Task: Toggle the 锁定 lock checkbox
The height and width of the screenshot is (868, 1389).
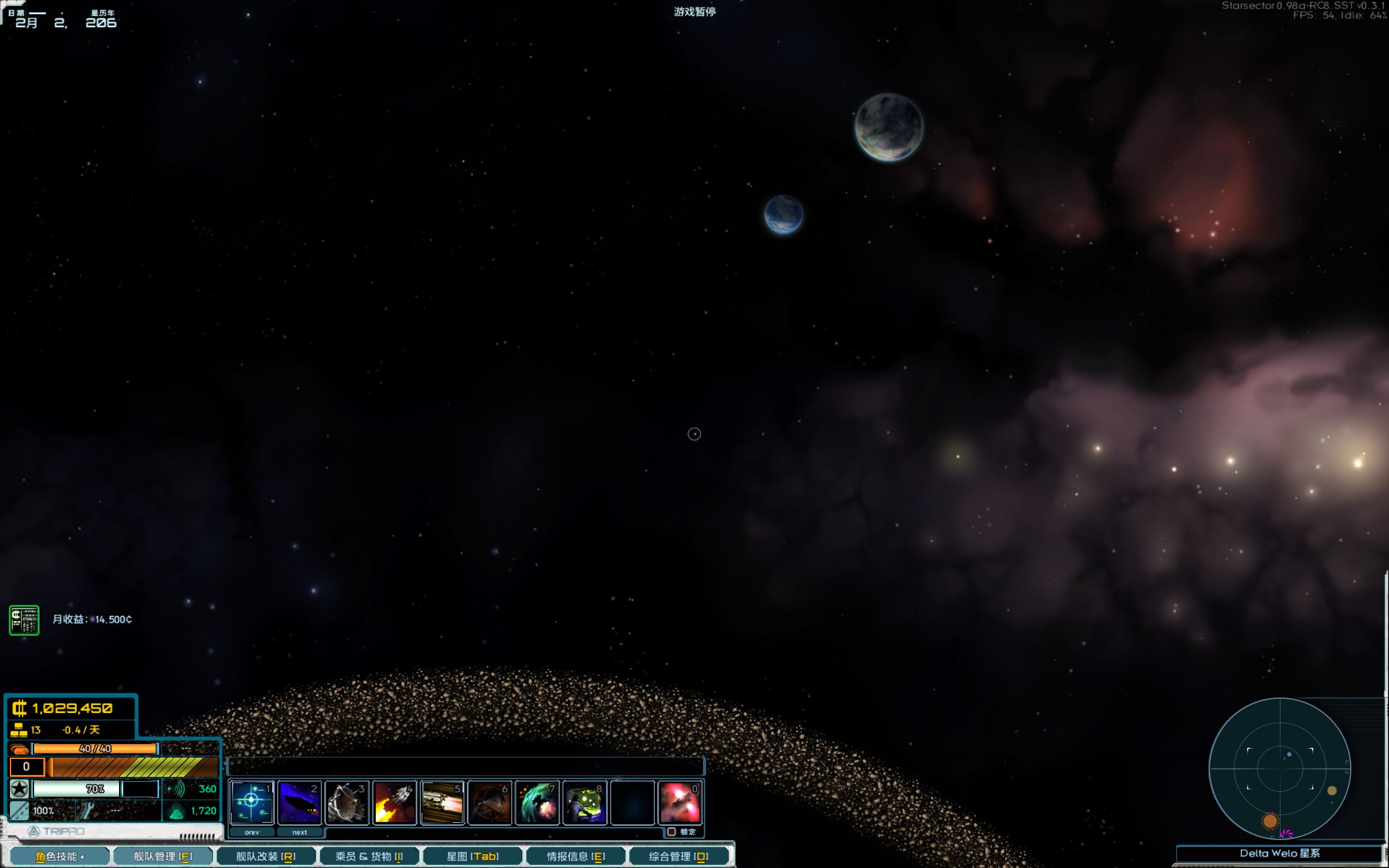Action: (x=672, y=832)
